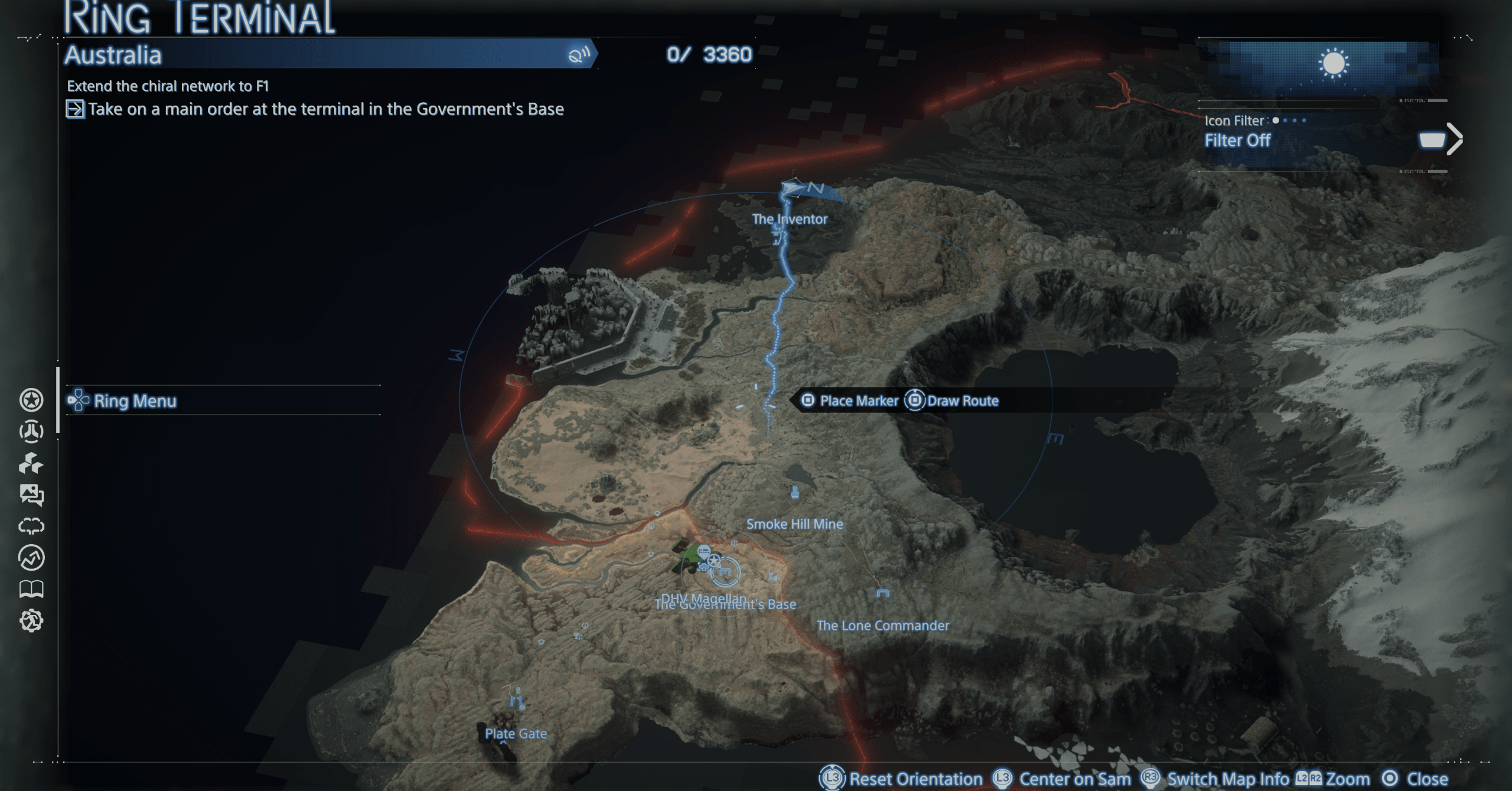Select the Smoke Hill Mine map marker
1512x791 pixels.
(x=795, y=492)
